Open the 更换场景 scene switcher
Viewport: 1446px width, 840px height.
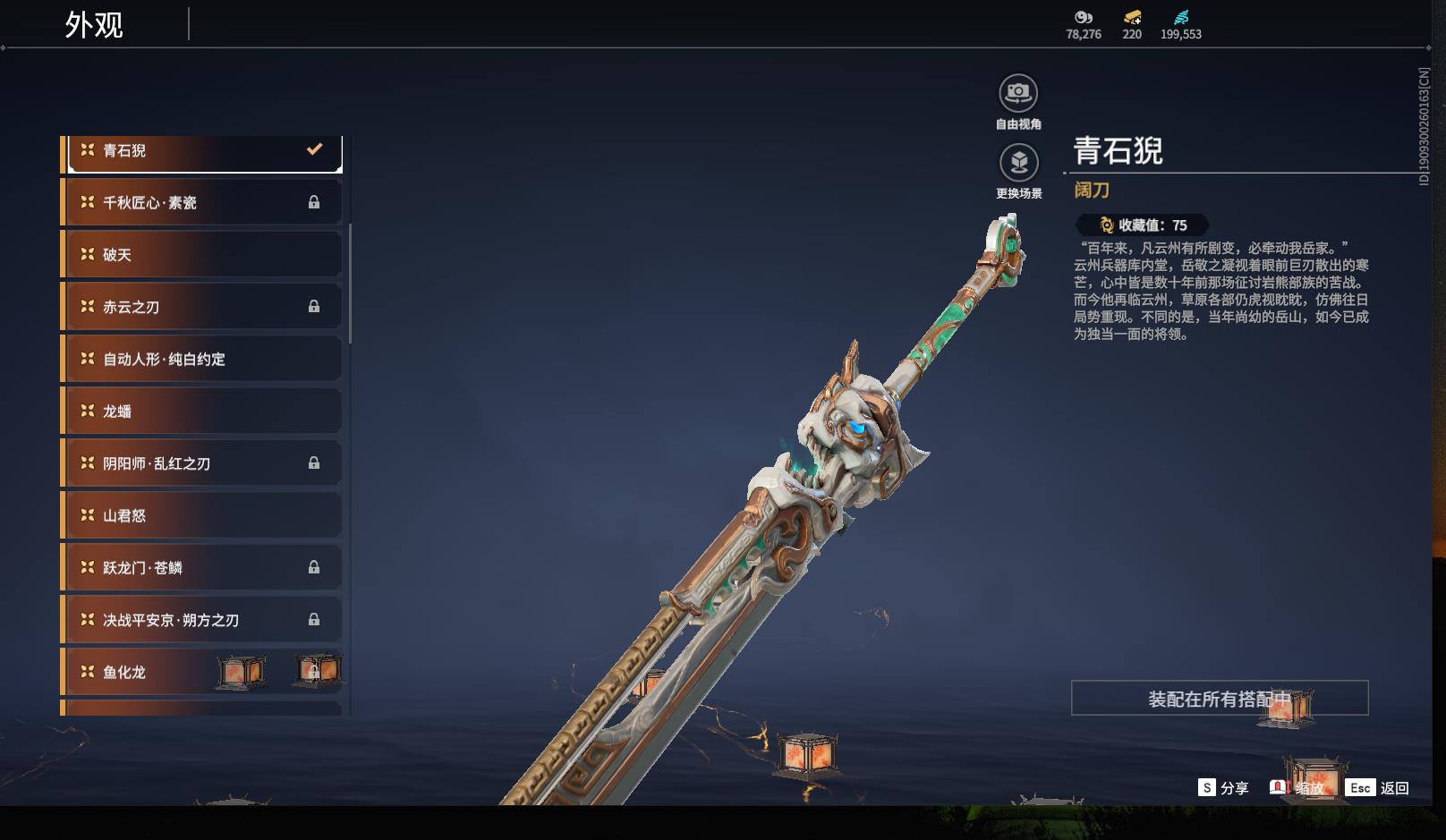click(x=1018, y=164)
